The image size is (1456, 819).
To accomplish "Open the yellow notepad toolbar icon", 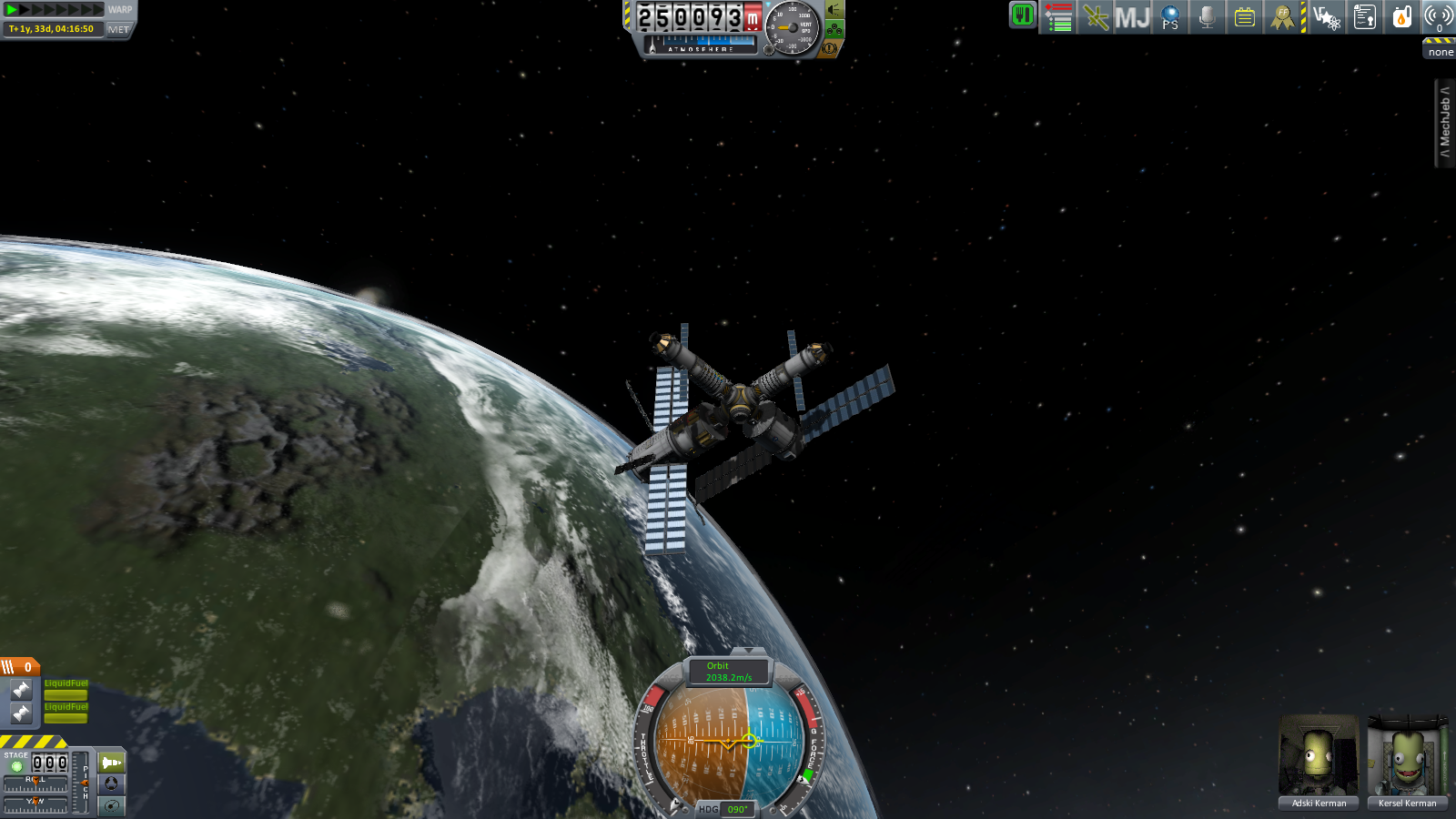I will (x=1244, y=17).
